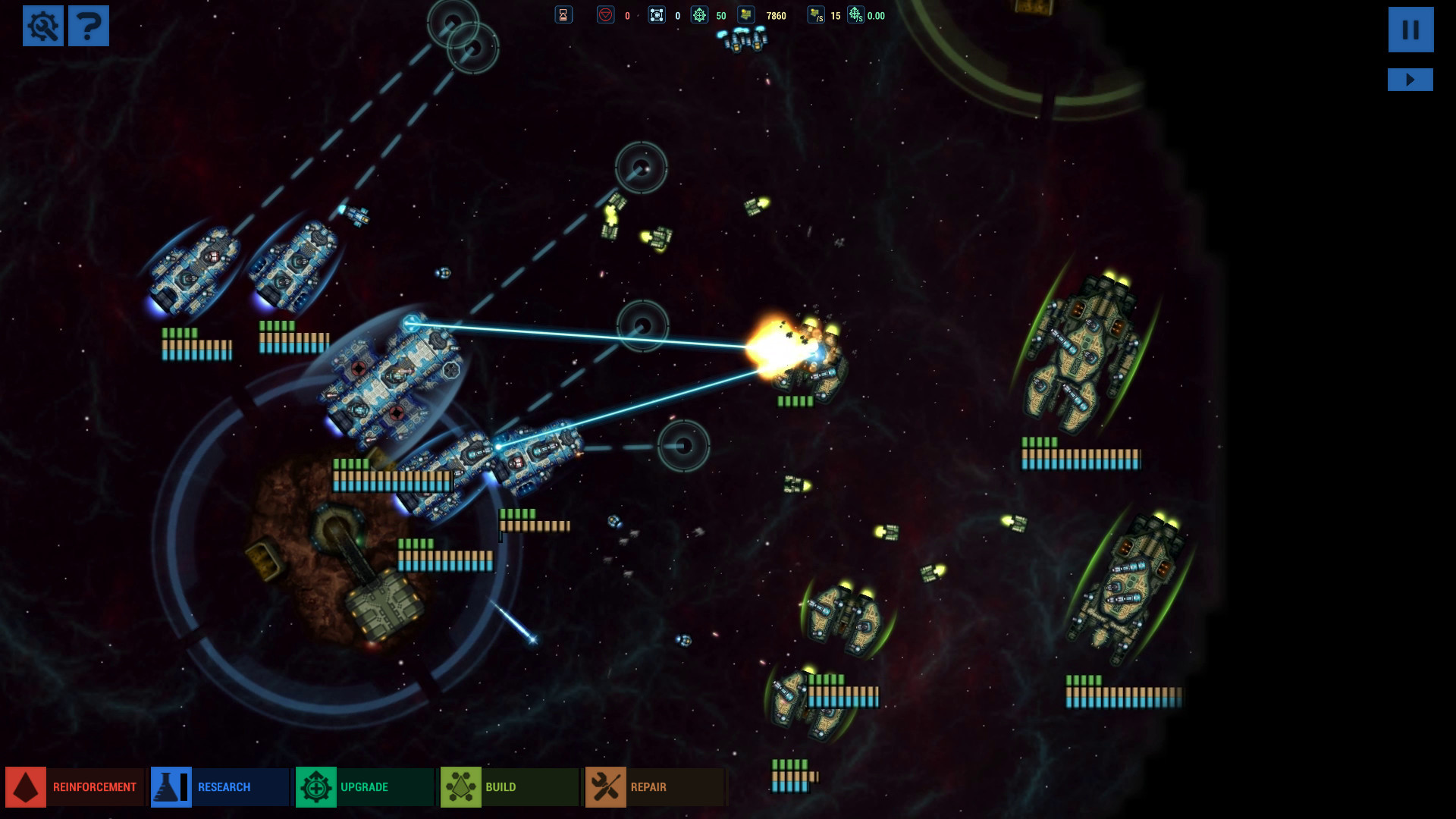Click the hourglass mission timer icon
This screenshot has width=1456, height=819.
coord(563,15)
